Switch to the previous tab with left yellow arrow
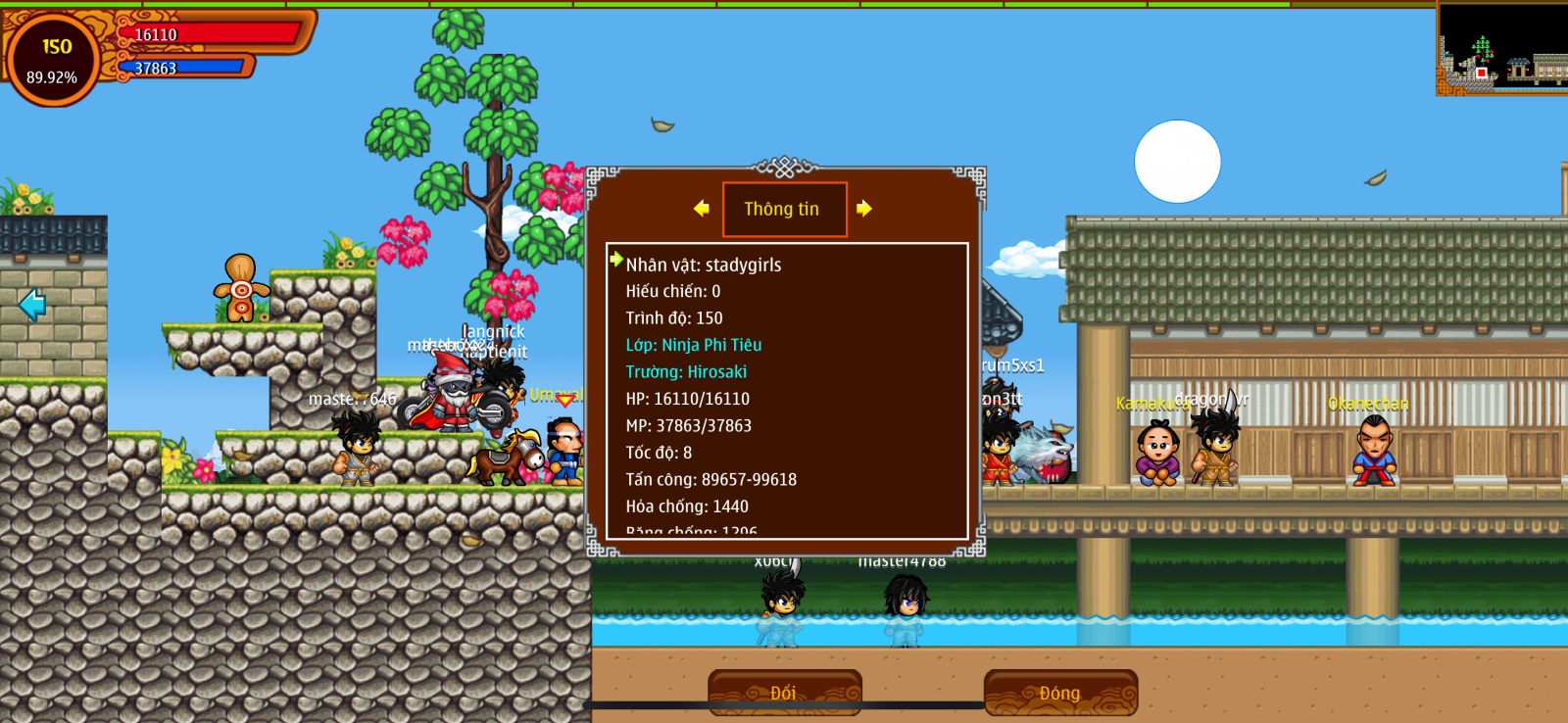This screenshot has width=1568, height=723. pos(702,208)
